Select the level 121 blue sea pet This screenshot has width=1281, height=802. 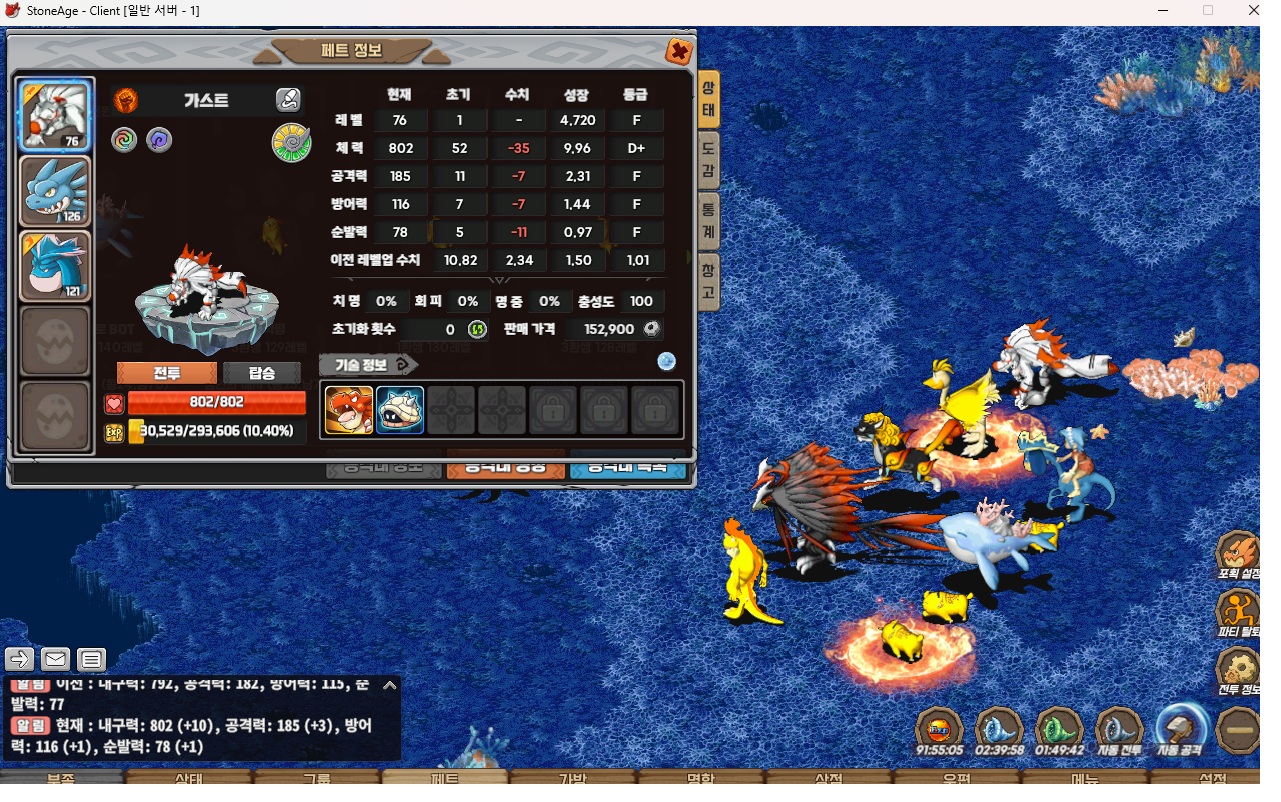(55, 266)
